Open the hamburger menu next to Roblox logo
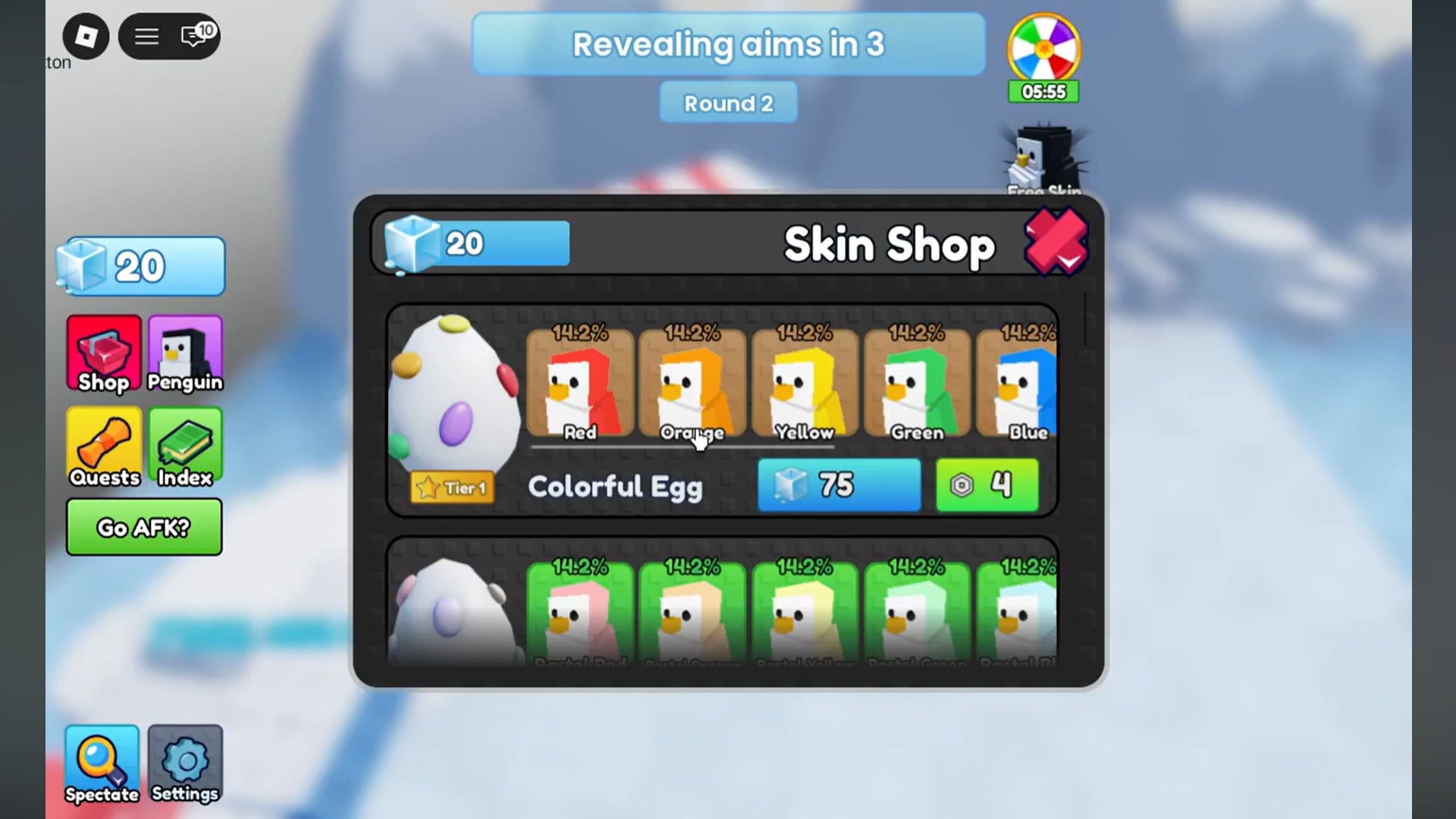The height and width of the screenshot is (819, 1456). point(146,36)
